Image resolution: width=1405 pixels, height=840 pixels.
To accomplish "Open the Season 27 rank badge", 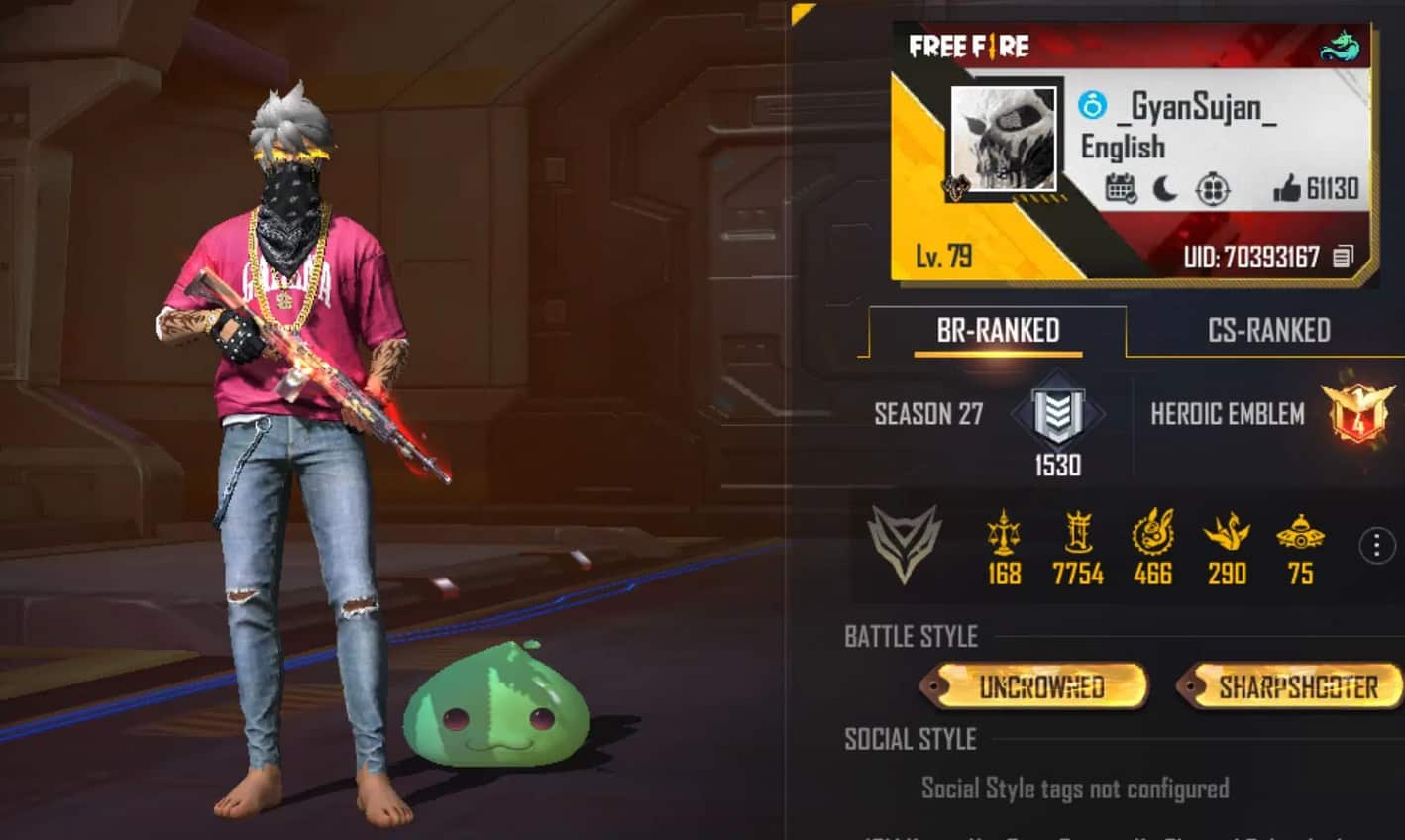I will tap(1057, 414).
